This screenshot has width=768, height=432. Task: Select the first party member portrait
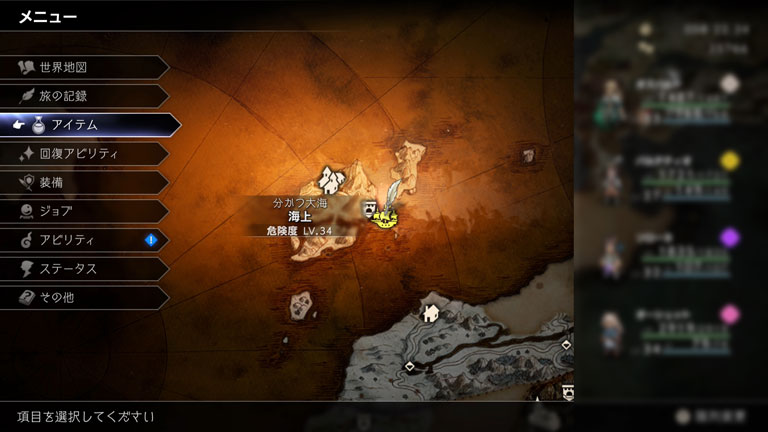coord(609,100)
